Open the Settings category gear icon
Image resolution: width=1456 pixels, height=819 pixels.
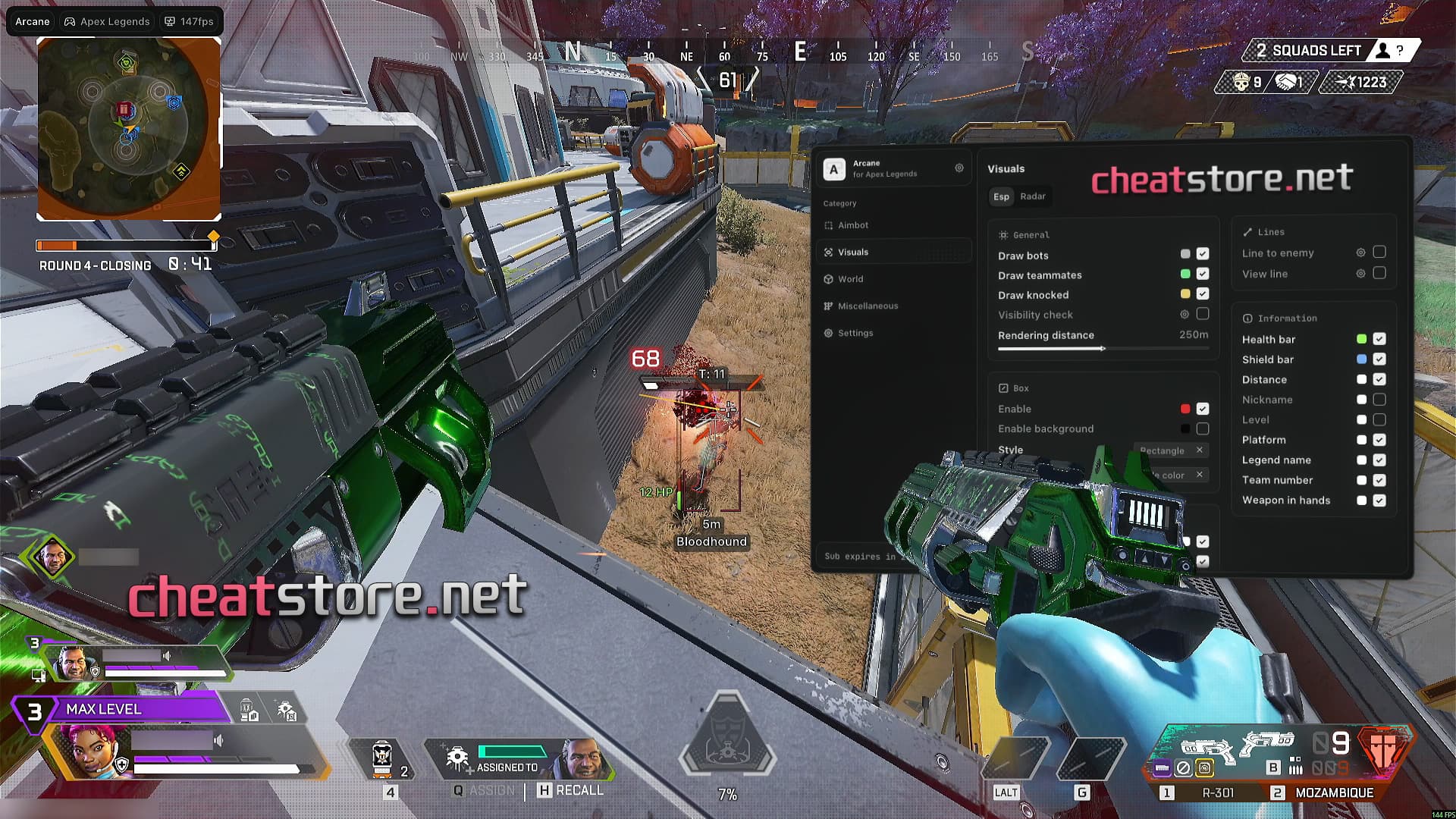pos(828,333)
